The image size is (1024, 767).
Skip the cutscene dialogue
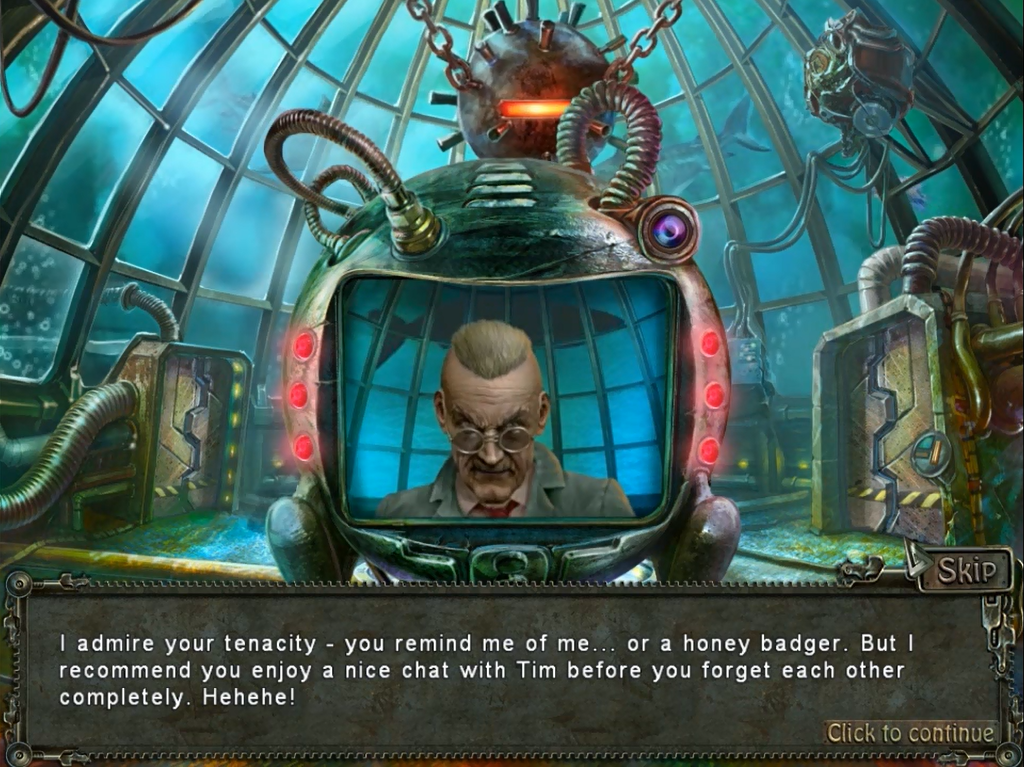click(966, 569)
